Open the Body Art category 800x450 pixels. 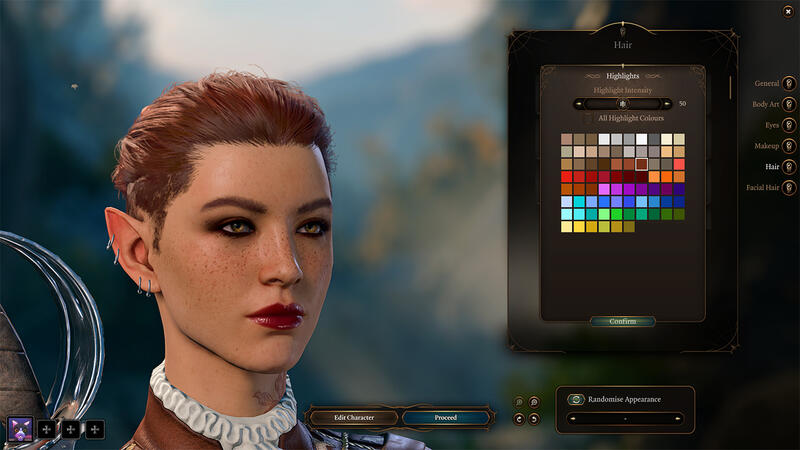click(x=789, y=104)
